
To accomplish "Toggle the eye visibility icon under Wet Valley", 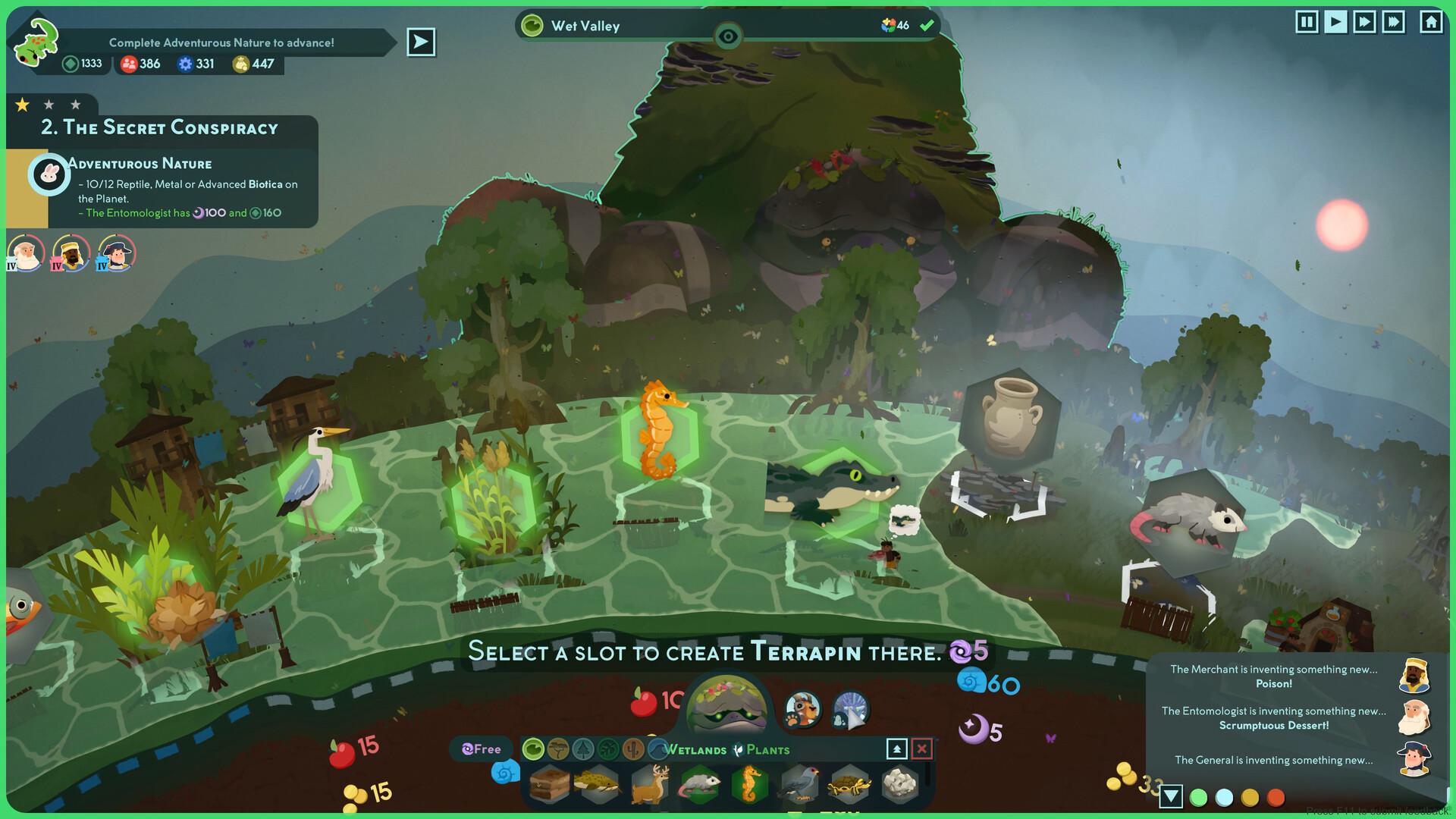I will [x=728, y=36].
